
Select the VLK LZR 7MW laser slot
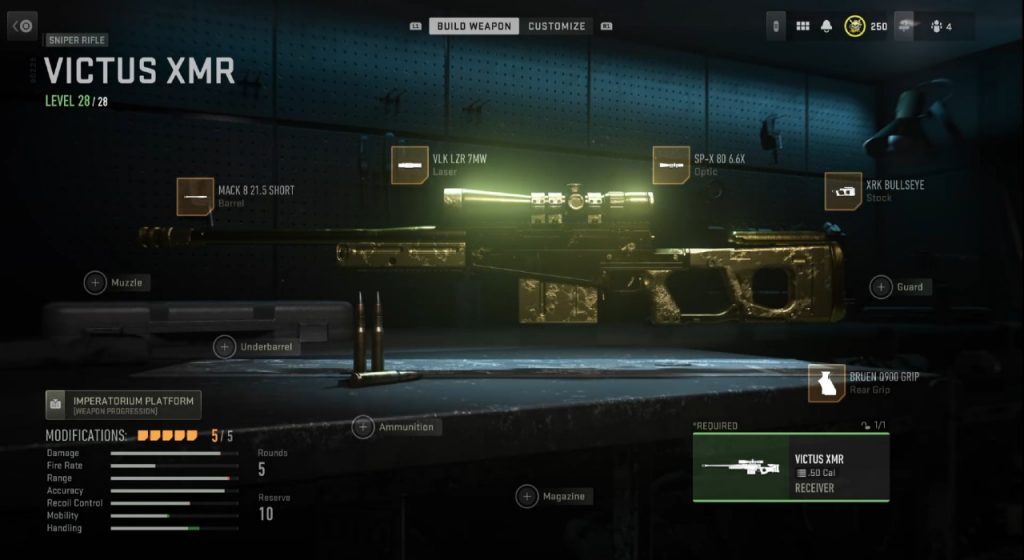[x=411, y=165]
